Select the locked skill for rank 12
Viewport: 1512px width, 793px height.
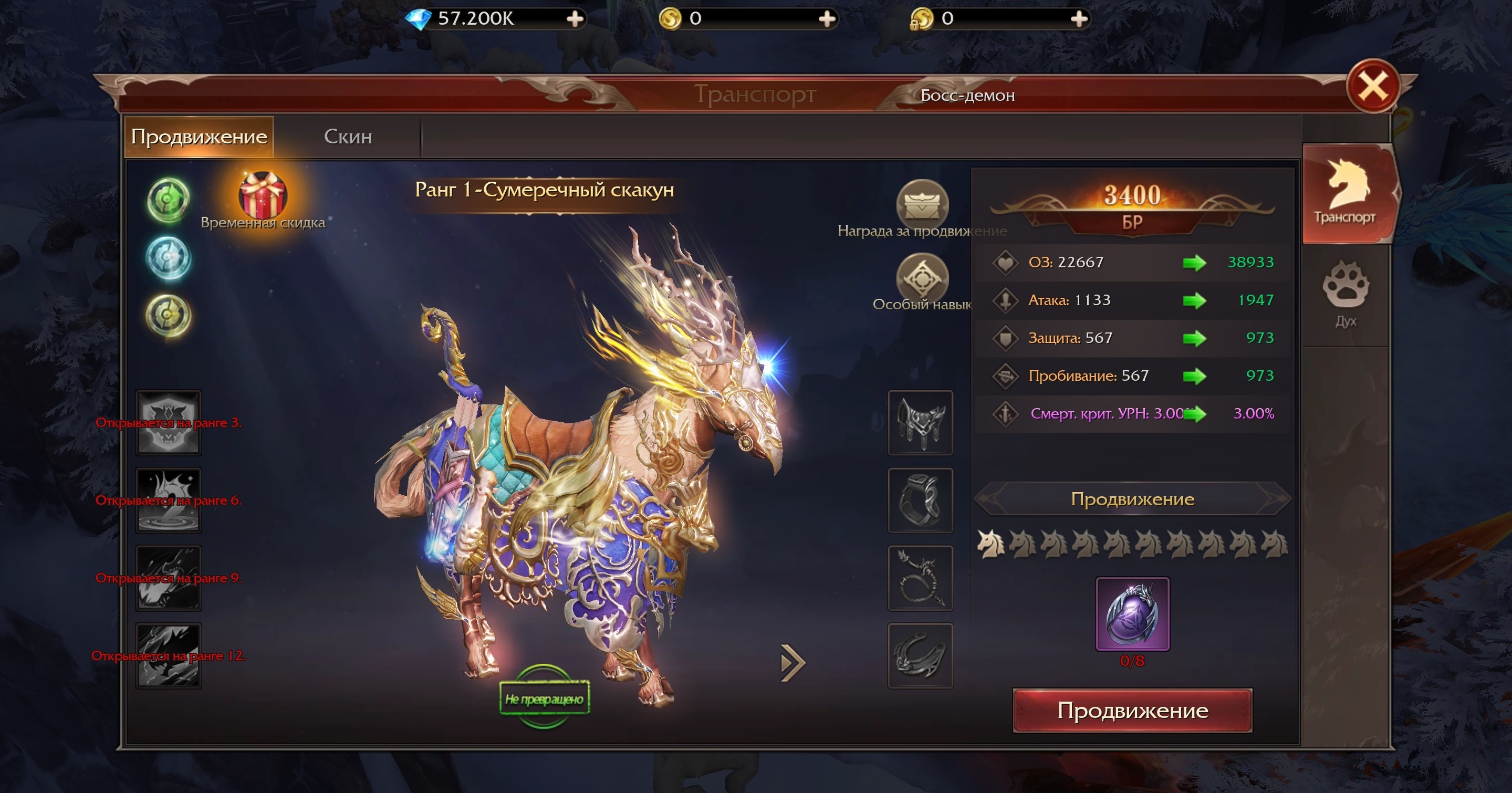[x=169, y=655]
